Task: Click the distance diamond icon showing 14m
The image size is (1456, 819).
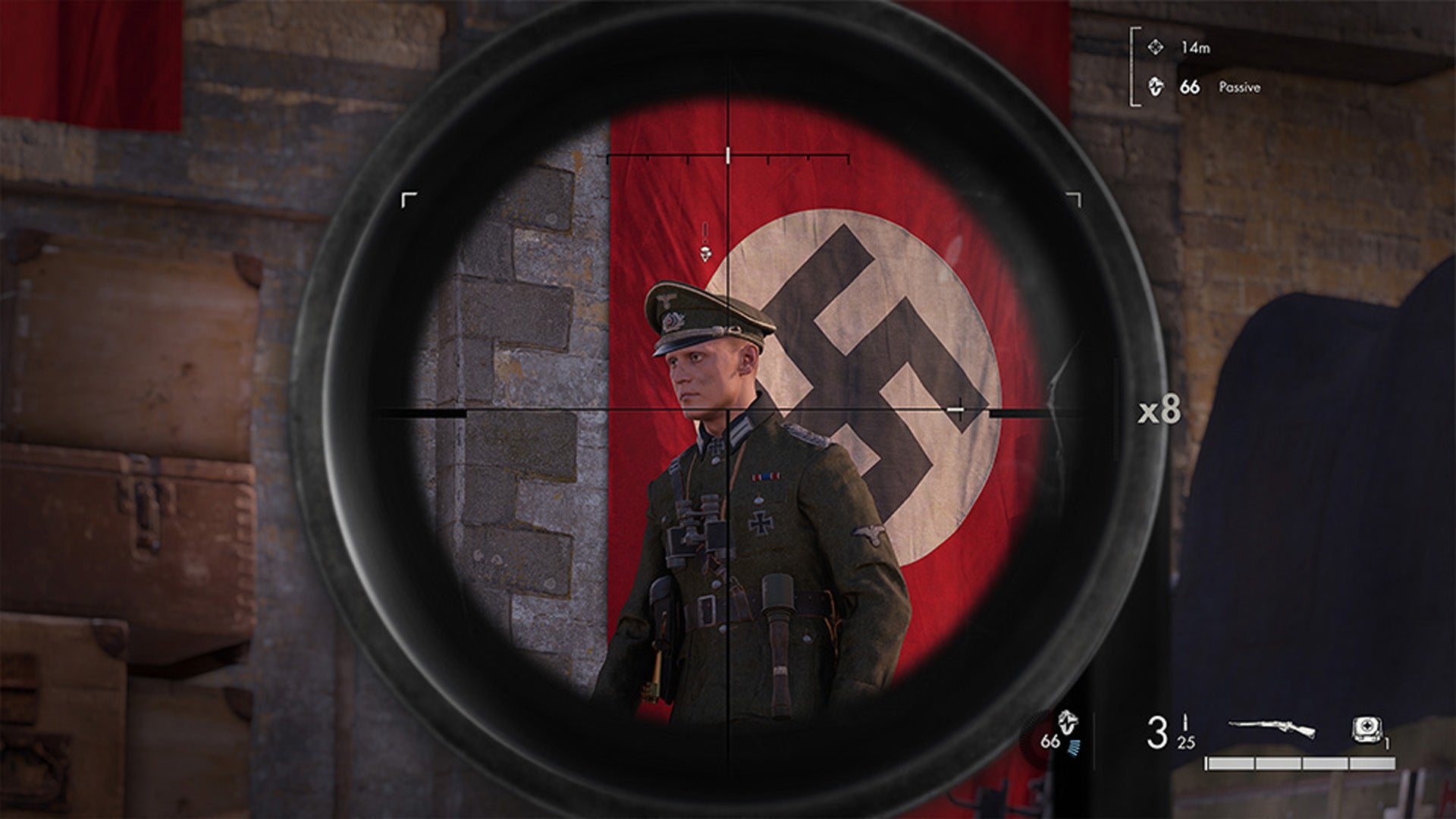Action: point(1157,49)
